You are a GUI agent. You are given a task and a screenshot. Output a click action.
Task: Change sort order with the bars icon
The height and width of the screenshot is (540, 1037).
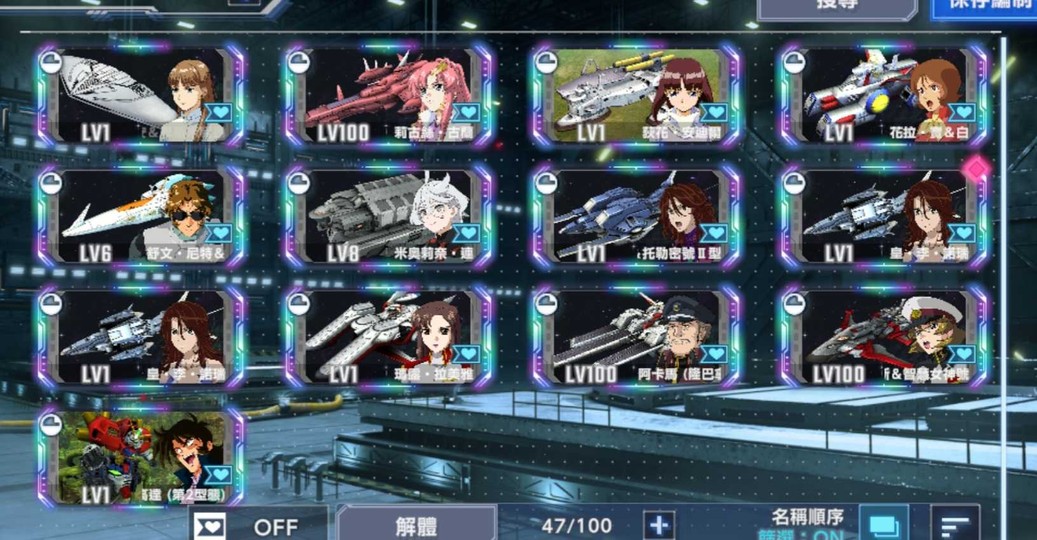coord(955,525)
